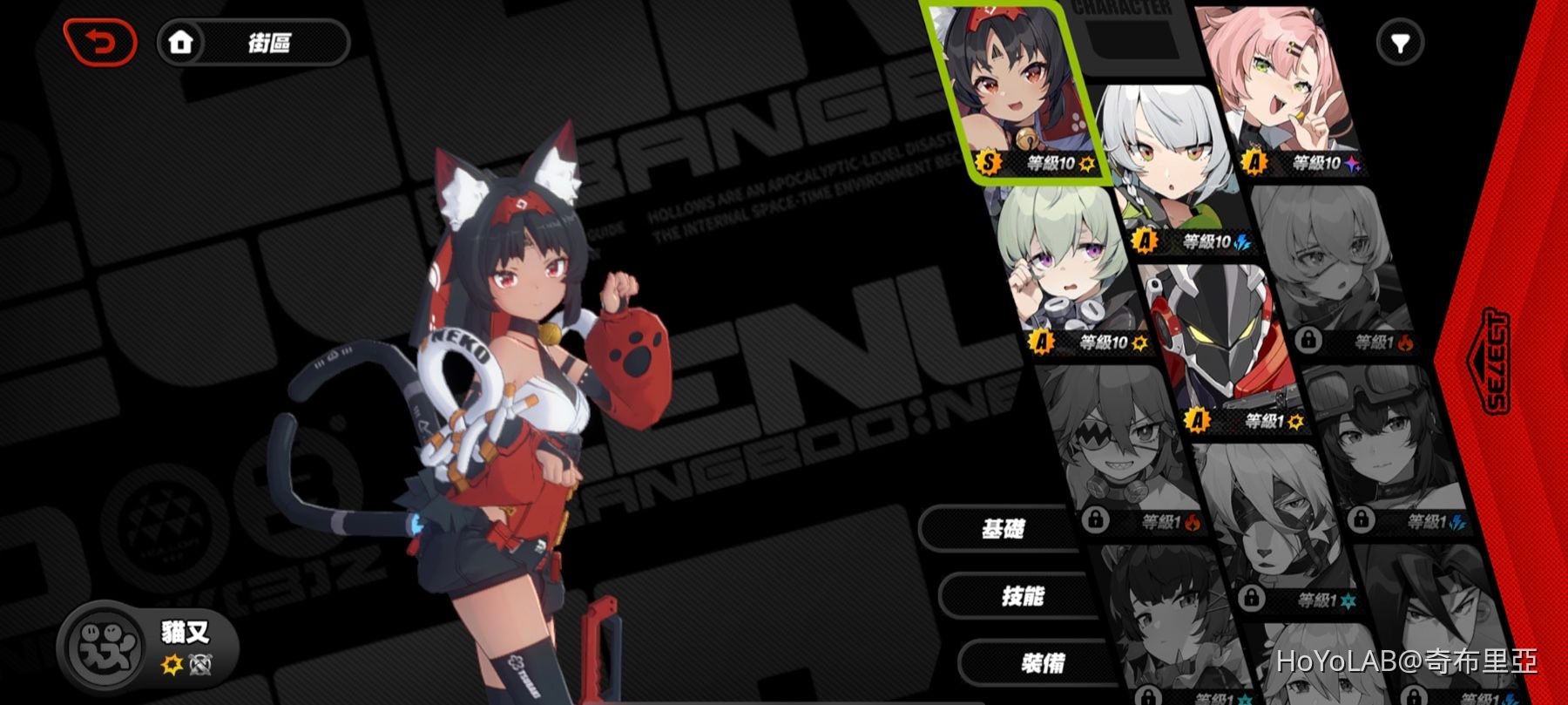Click the S rank badge on Nekomata's portrait
The width and height of the screenshot is (1568, 705).
987,162
